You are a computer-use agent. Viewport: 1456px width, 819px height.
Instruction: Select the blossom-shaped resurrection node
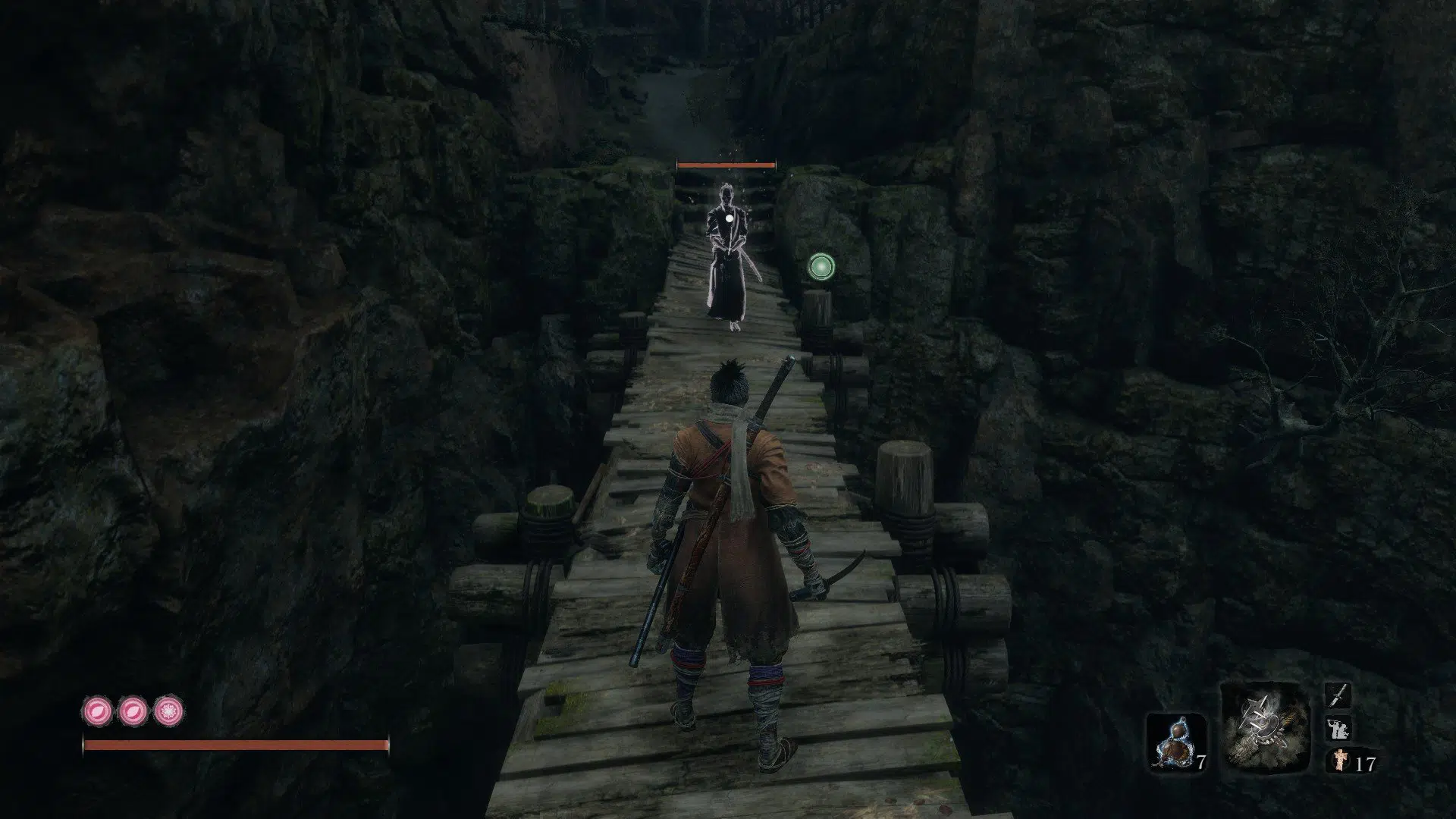pos(166,711)
